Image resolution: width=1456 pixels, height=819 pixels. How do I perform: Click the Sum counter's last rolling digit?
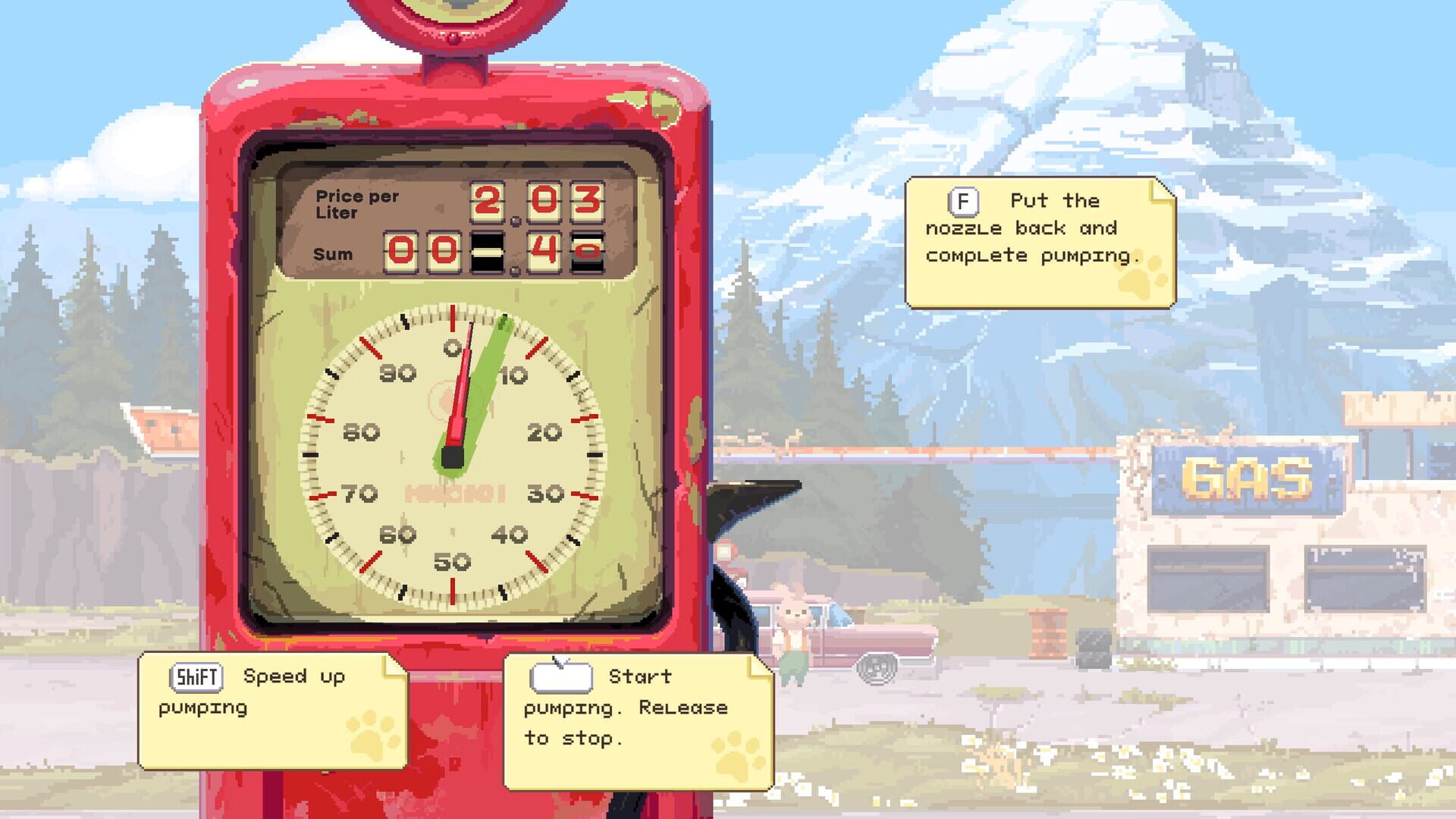[587, 252]
